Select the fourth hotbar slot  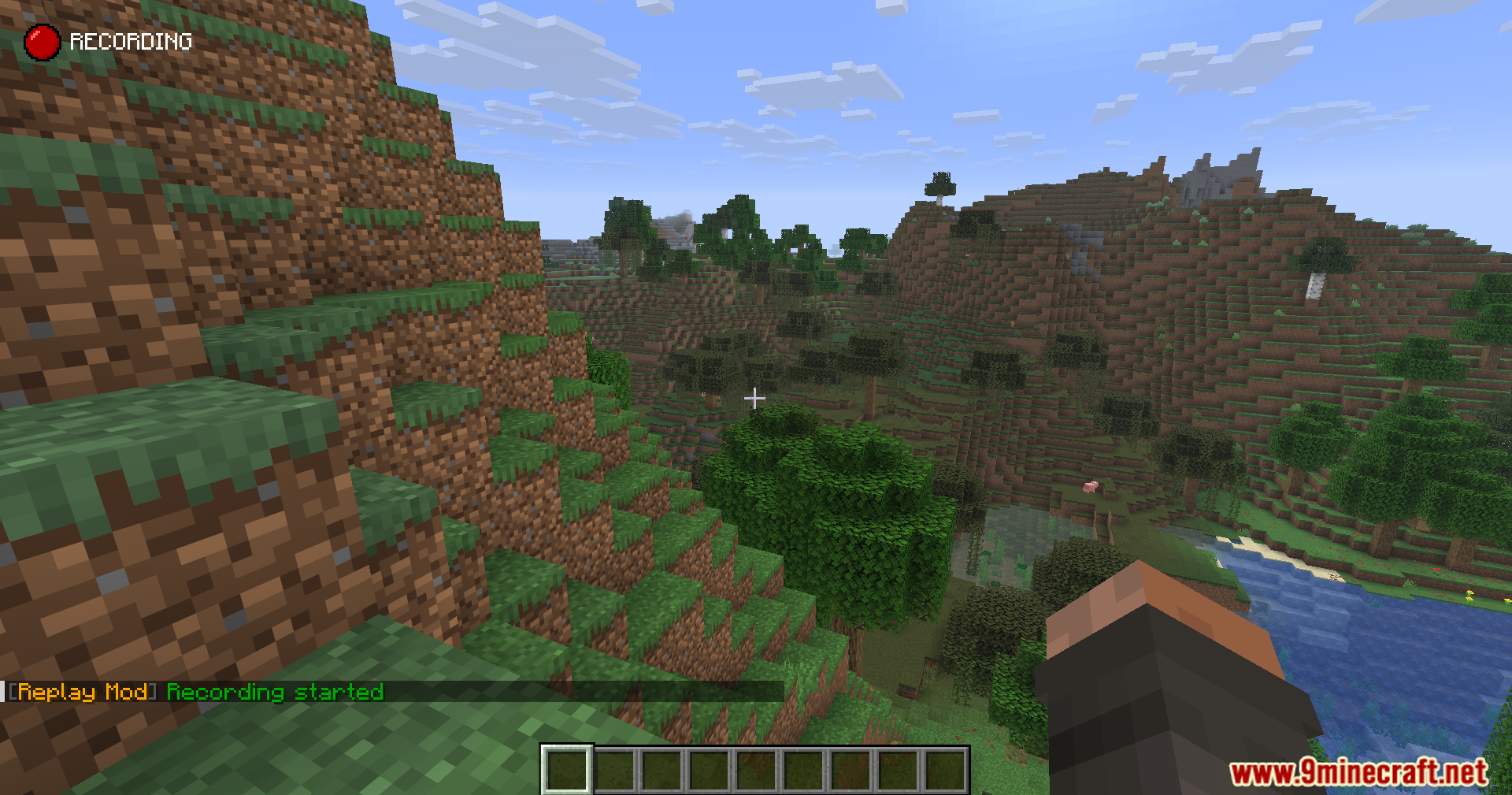709,768
